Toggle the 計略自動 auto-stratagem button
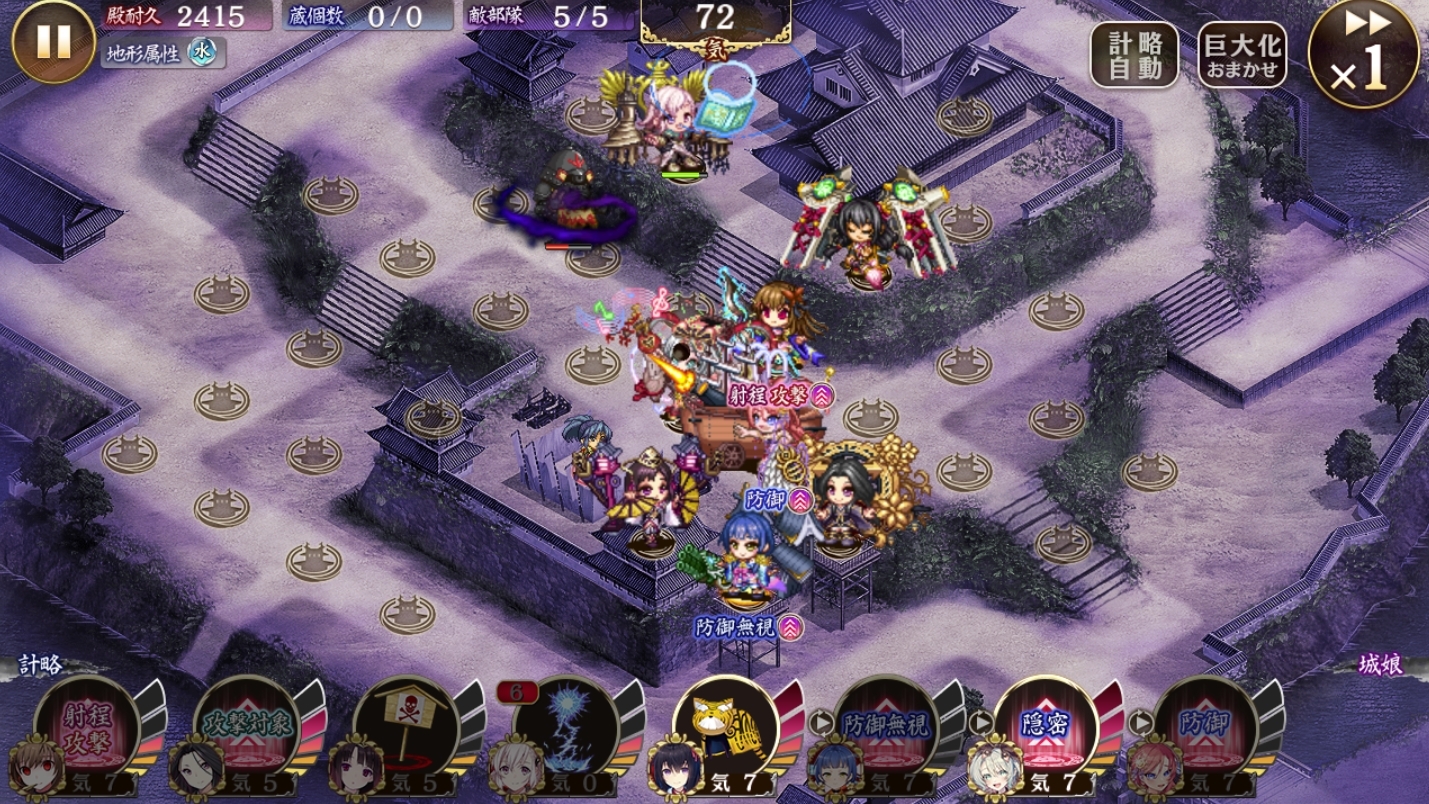 (1134, 55)
